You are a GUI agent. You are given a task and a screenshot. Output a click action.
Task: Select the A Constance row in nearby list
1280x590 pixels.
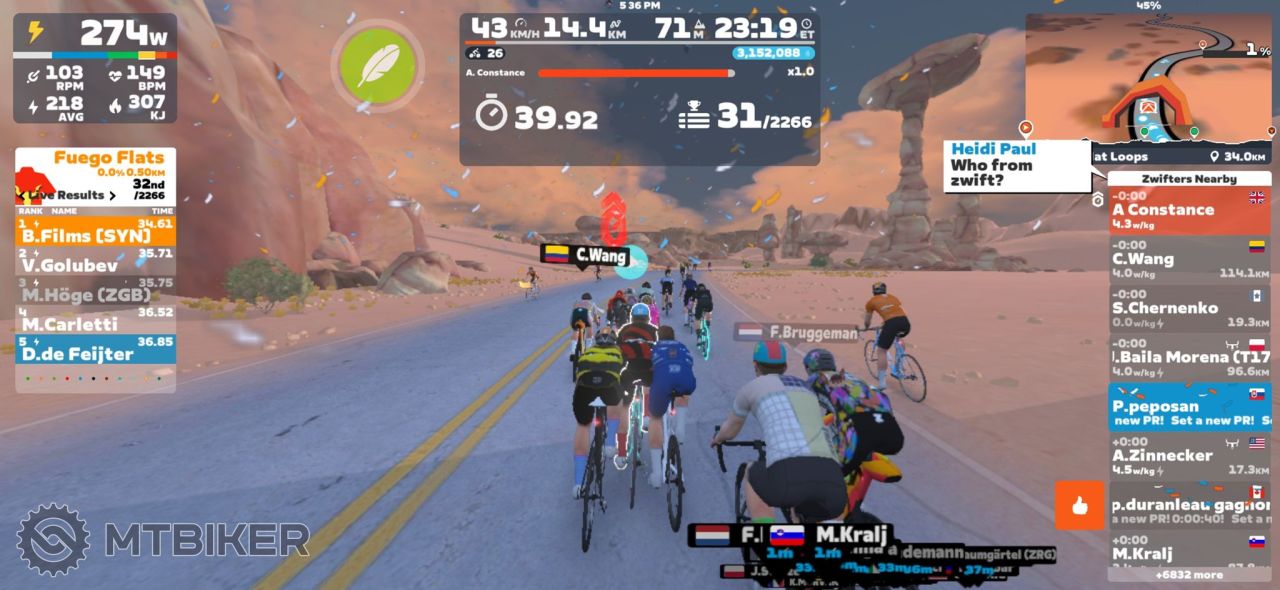(x=1189, y=210)
